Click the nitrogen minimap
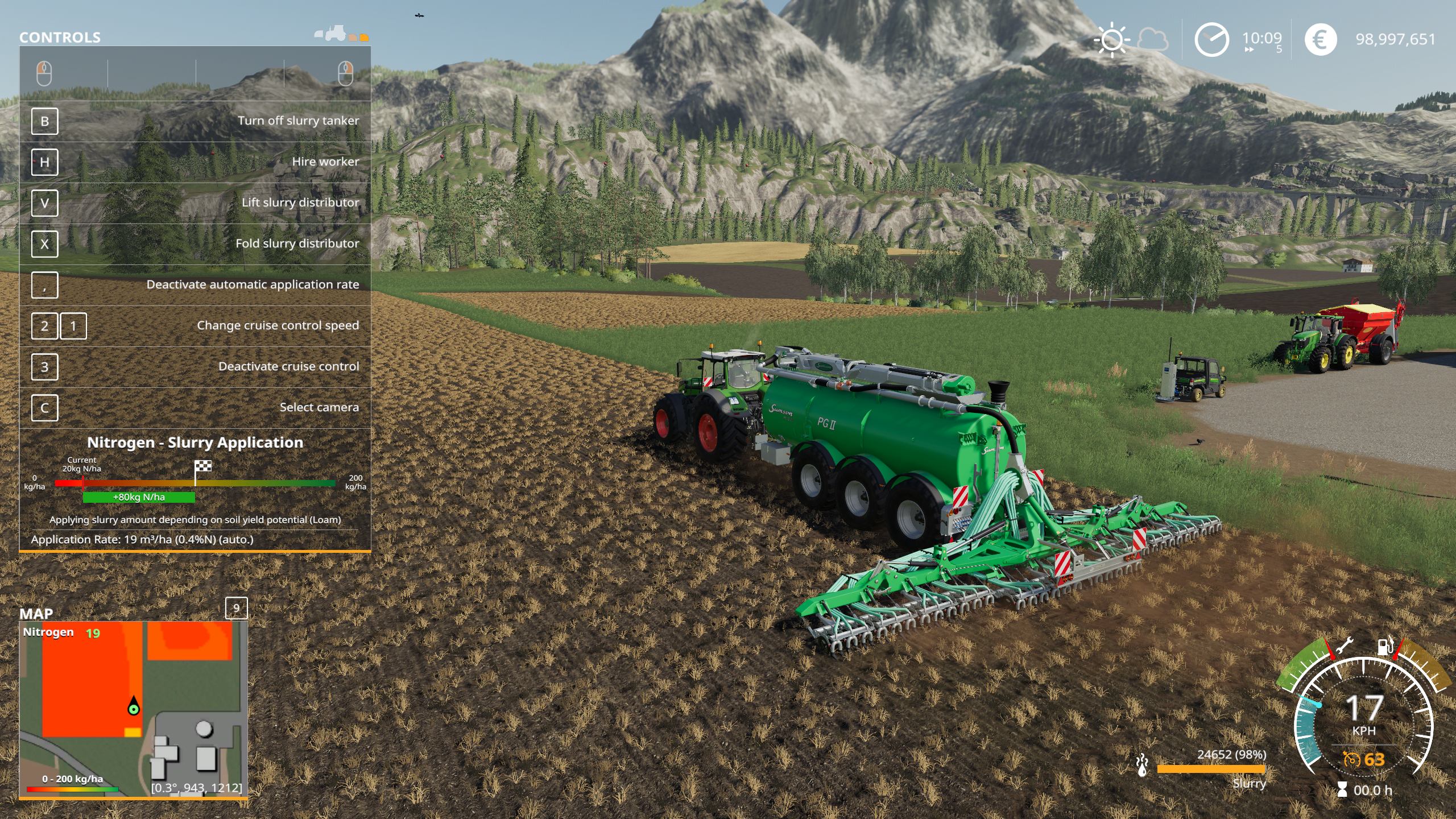1456x819 pixels. 134,709
